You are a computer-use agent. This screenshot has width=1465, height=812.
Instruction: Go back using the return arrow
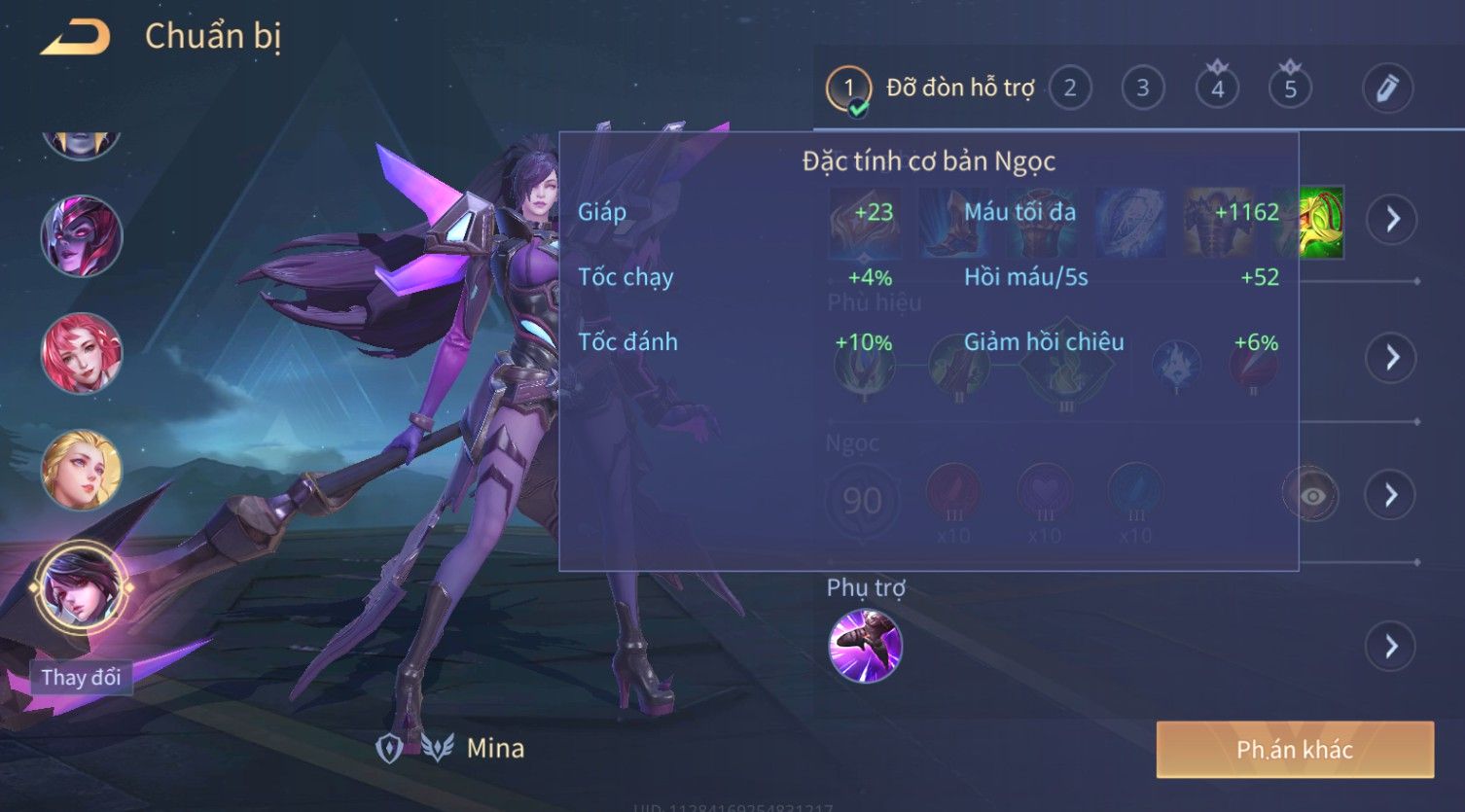tap(74, 37)
